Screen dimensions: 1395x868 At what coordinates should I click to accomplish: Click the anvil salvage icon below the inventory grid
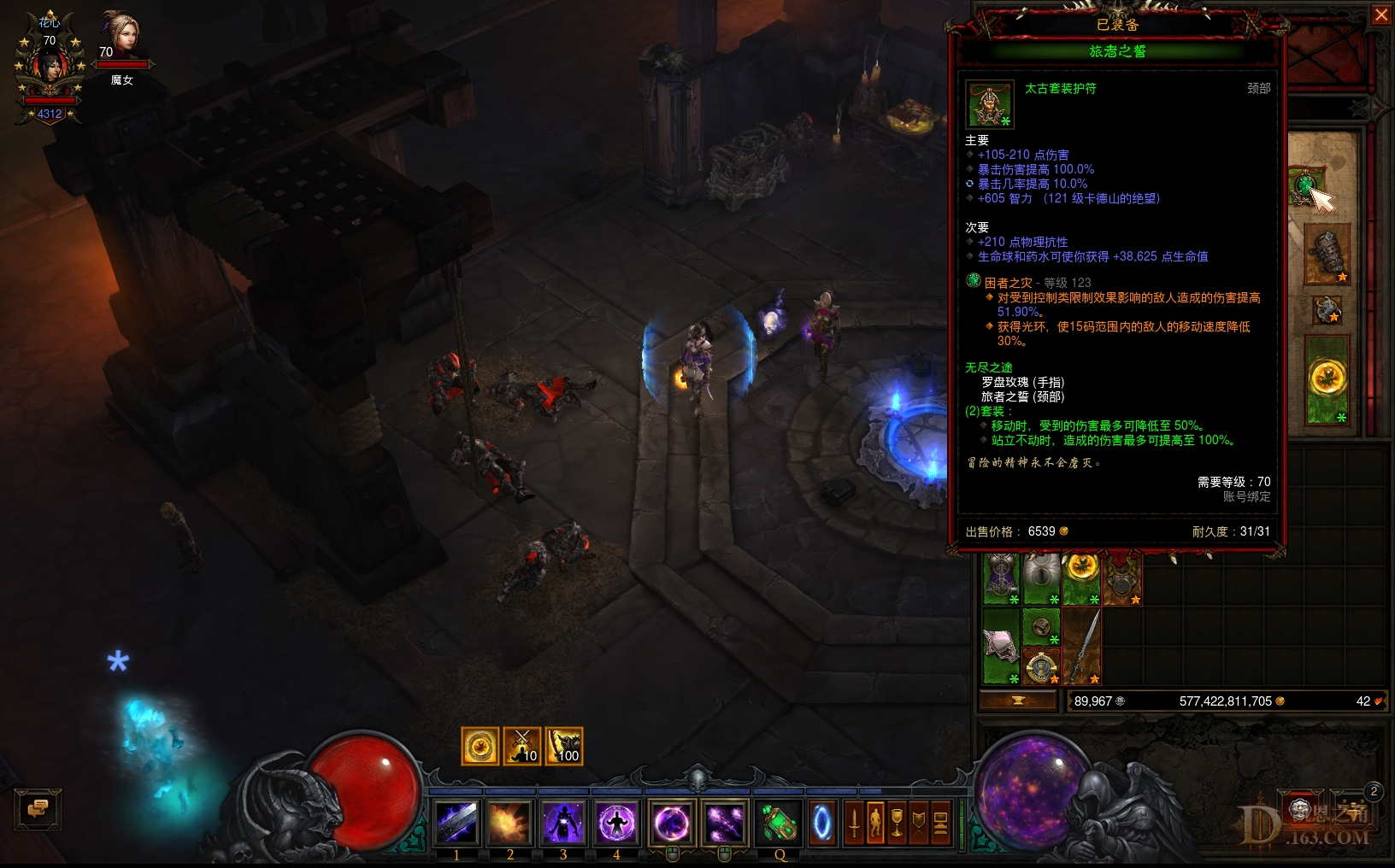coord(1019,700)
